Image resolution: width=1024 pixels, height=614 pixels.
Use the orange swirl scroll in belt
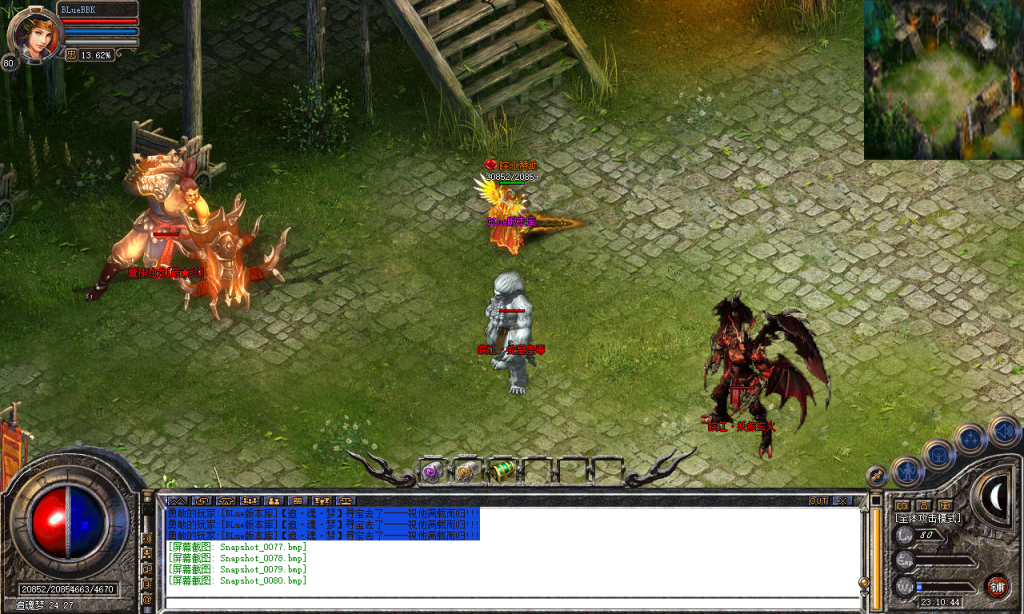pyautogui.click(x=465, y=472)
